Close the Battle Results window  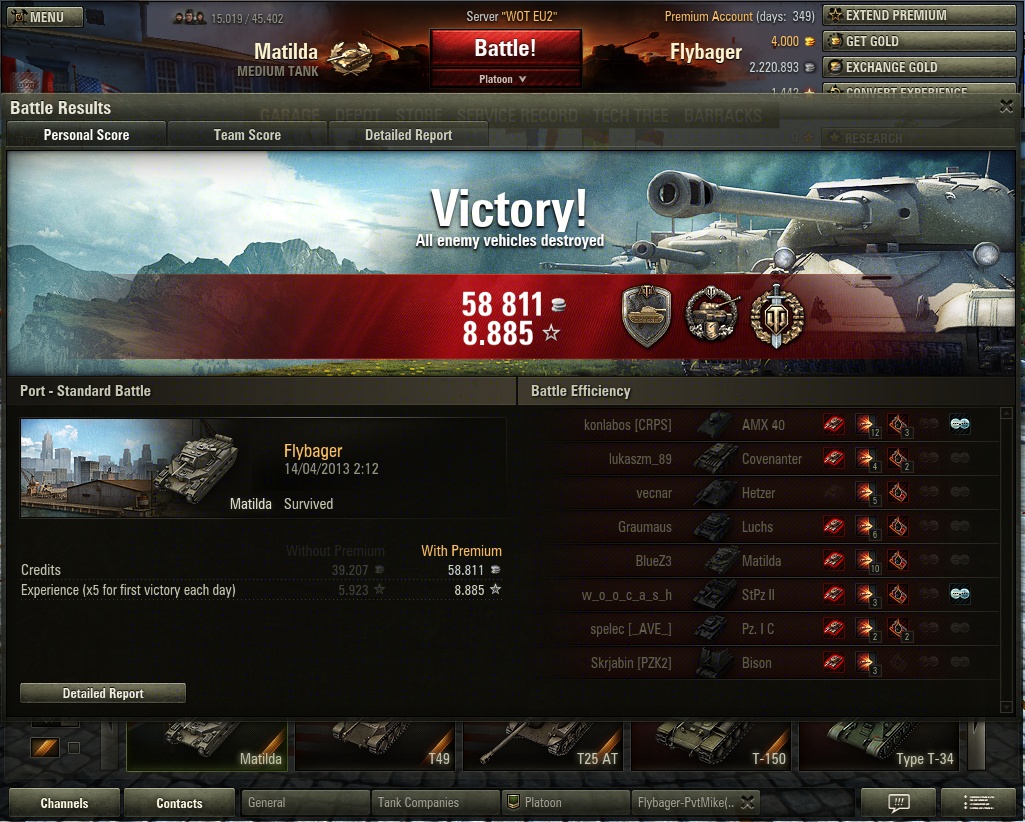tap(1006, 107)
